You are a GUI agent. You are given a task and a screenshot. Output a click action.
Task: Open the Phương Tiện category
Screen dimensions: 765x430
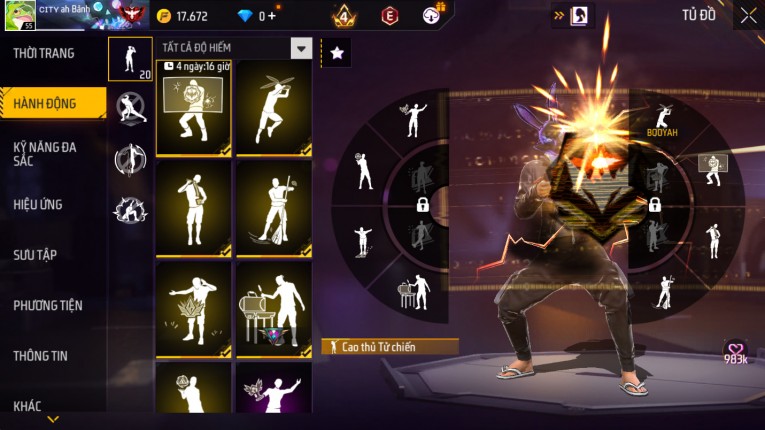point(48,305)
